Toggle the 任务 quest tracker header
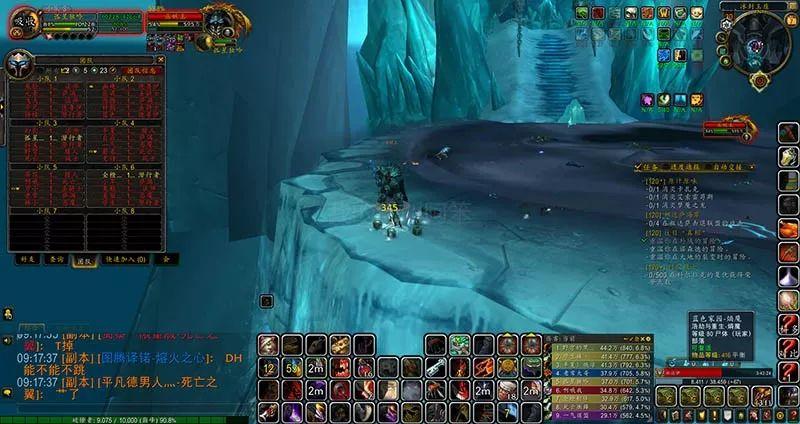This screenshot has height=424, width=800. 649,168
